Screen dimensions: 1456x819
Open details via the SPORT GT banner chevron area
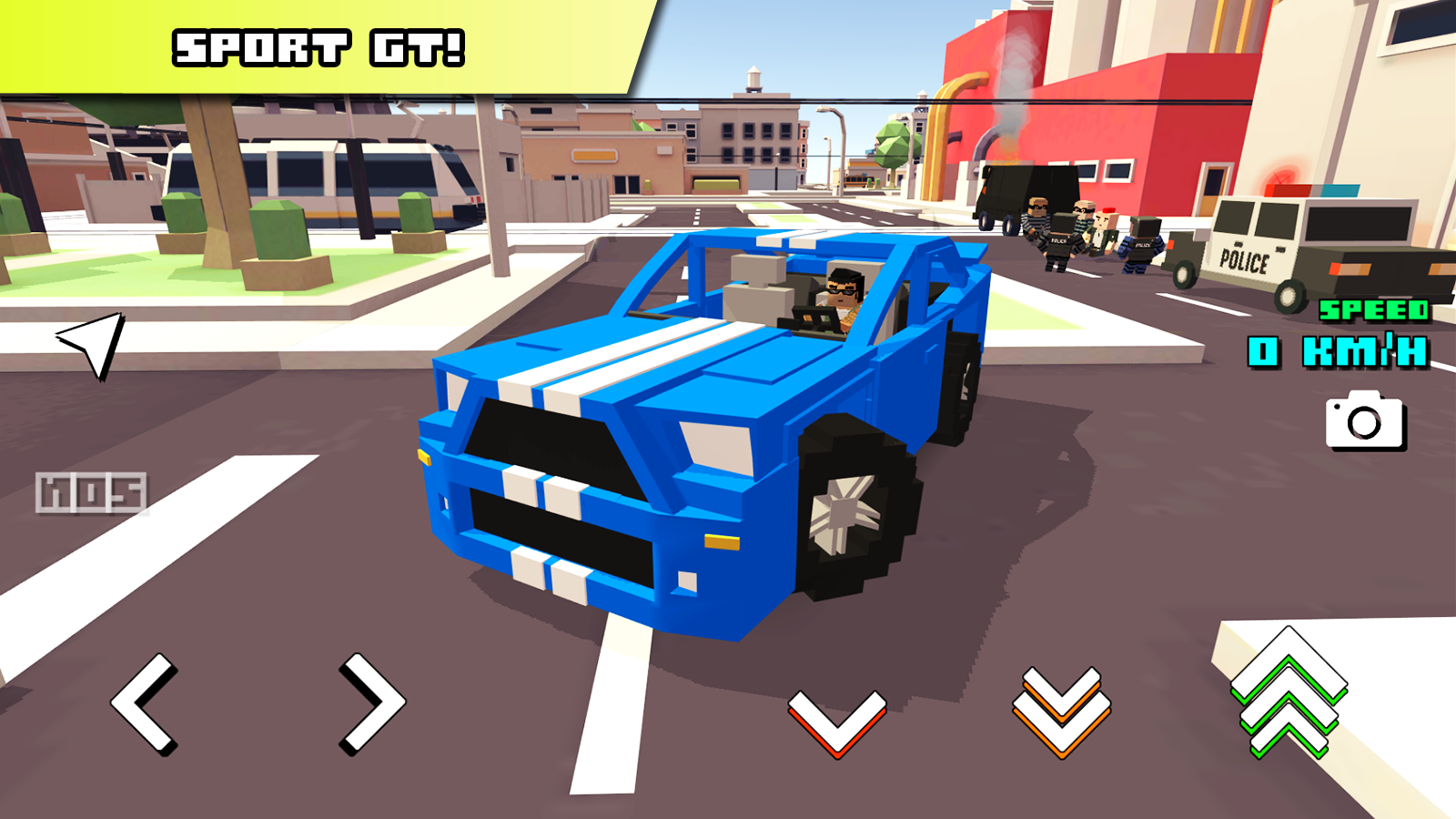(318, 45)
